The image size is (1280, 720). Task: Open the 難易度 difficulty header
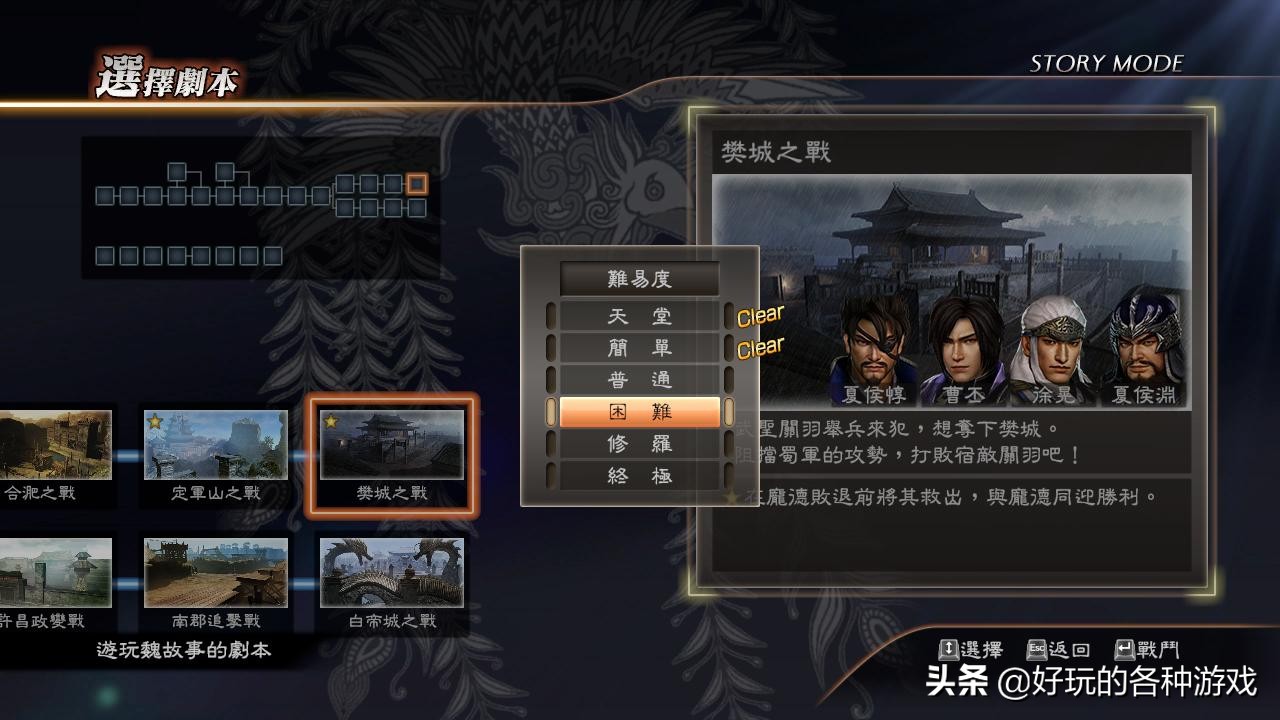[640, 279]
